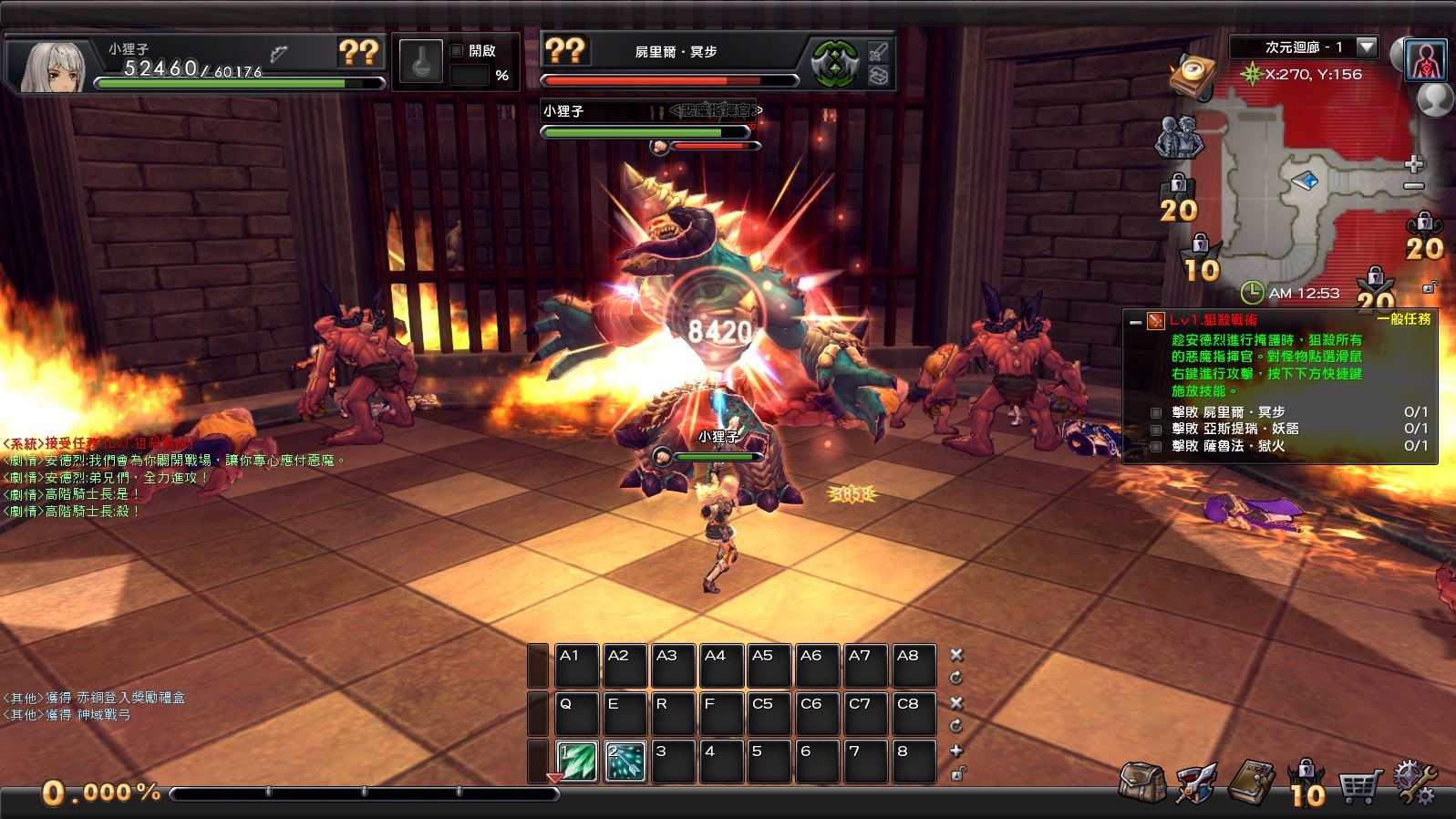Open the two-person social icon
The height and width of the screenshot is (819, 1456).
1180,137
